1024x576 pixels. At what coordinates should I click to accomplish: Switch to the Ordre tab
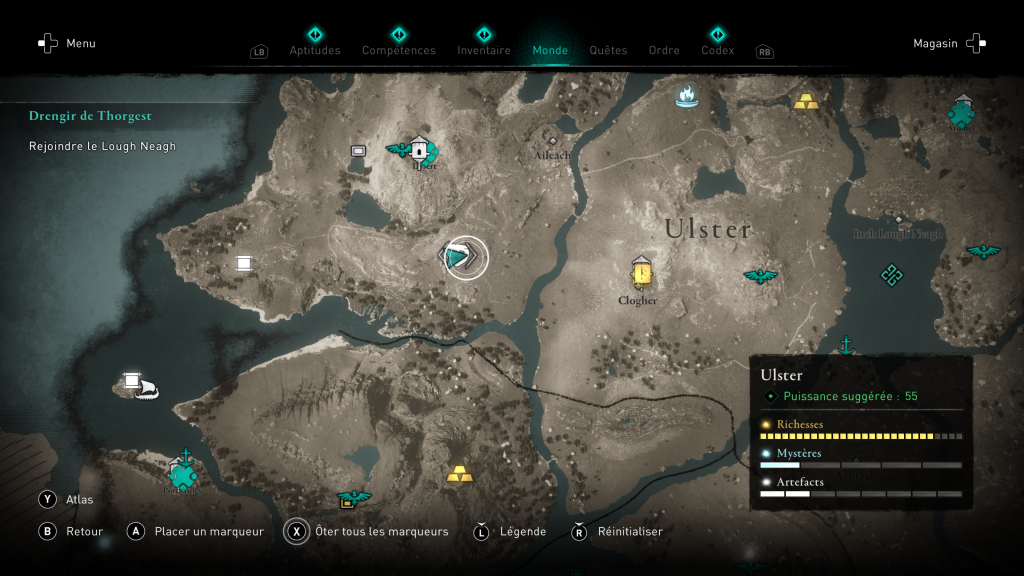664,50
